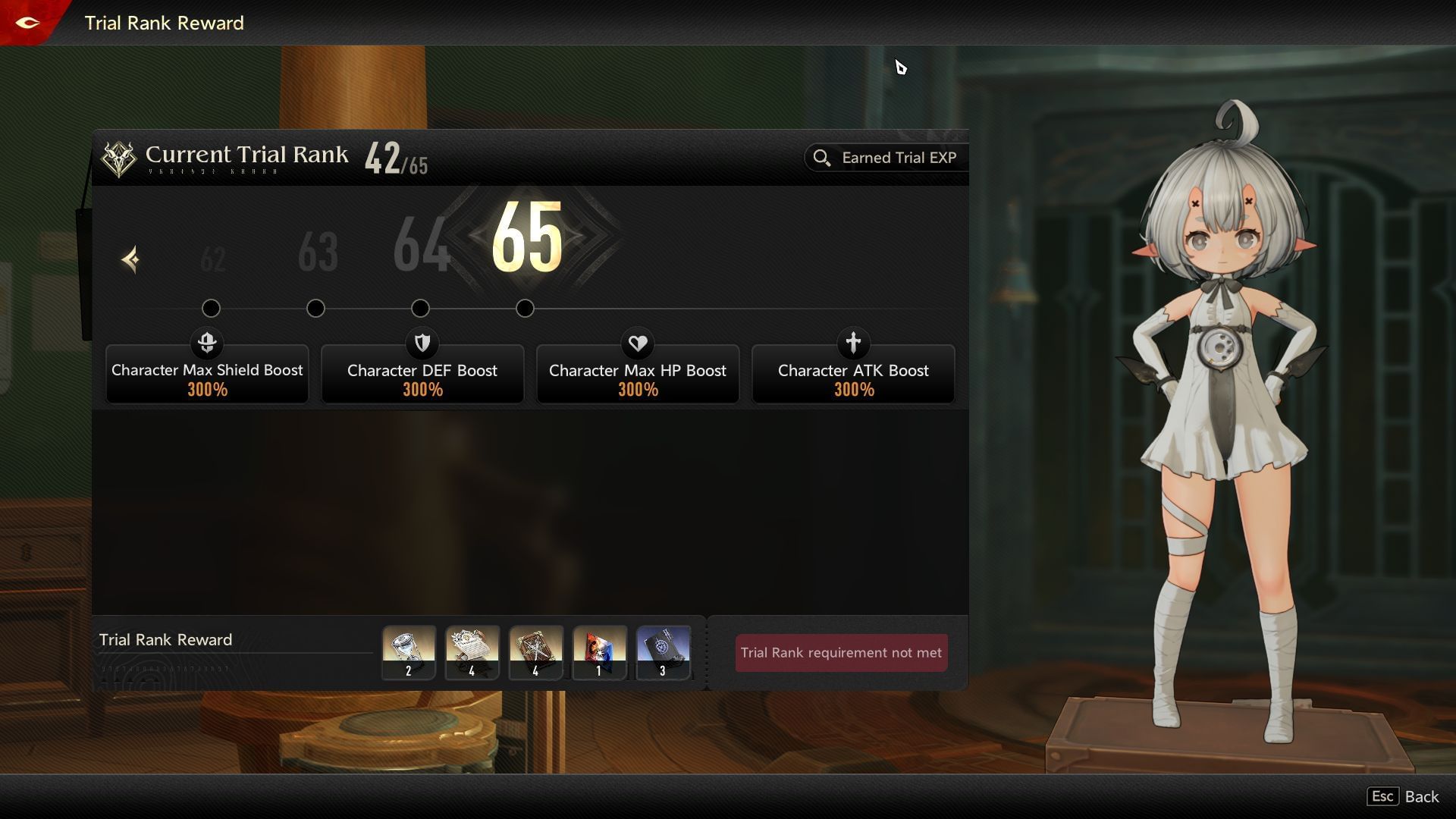Click the Character DEF Boost shield icon
The width and height of the screenshot is (1456, 819).
(422, 344)
